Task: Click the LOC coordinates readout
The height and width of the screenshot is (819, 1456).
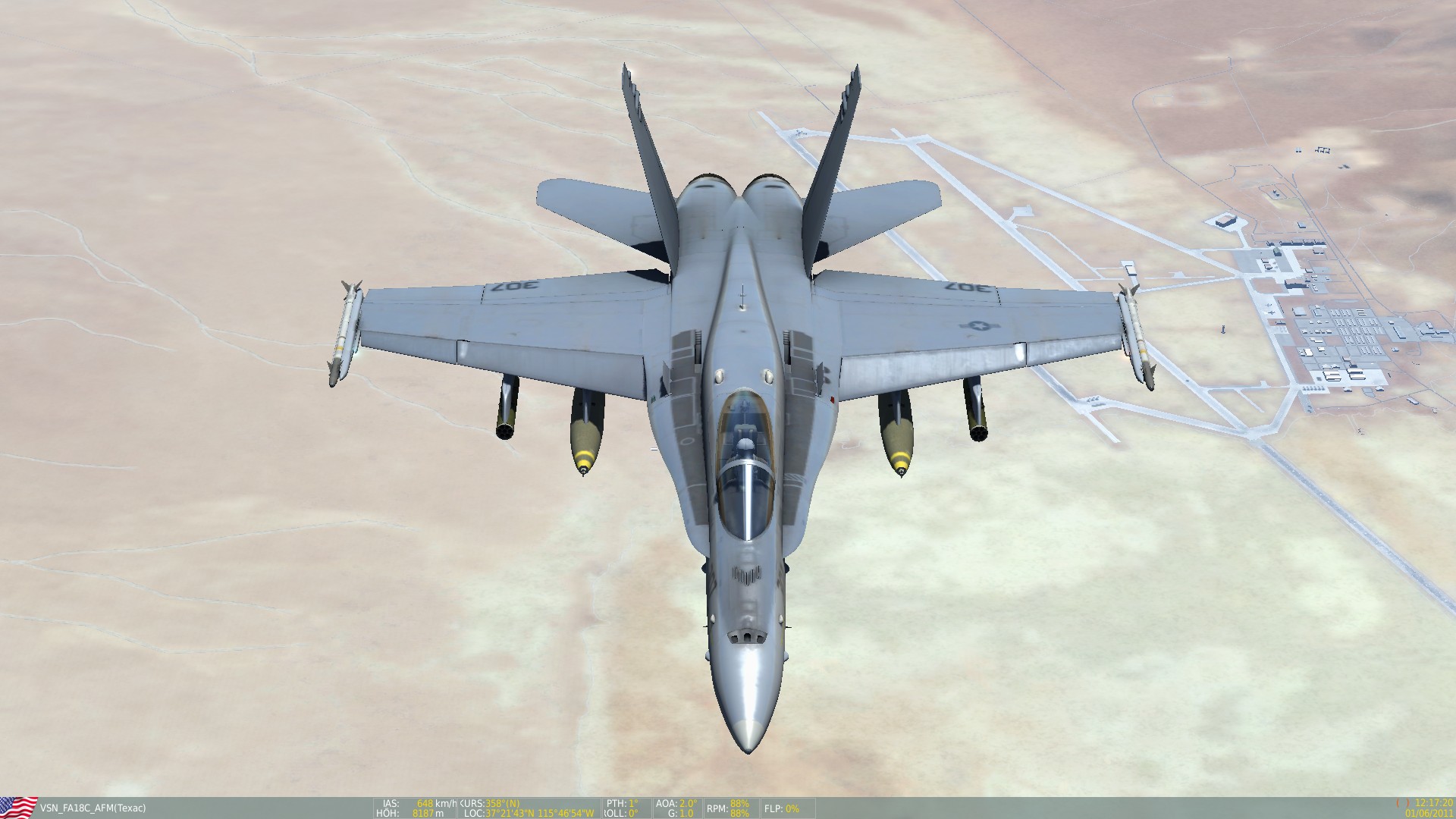Action: coord(527,812)
